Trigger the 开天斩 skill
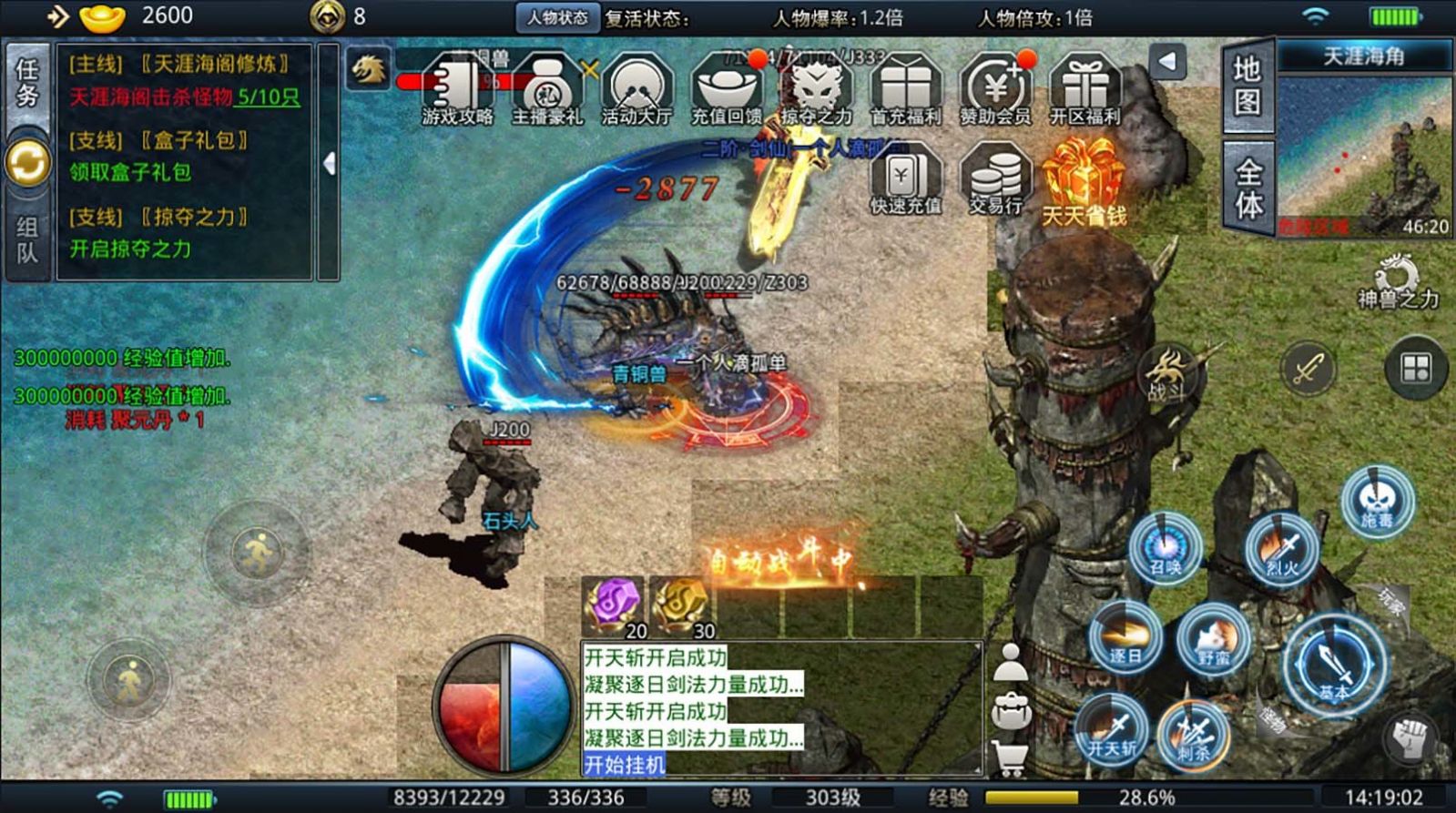 click(1112, 728)
